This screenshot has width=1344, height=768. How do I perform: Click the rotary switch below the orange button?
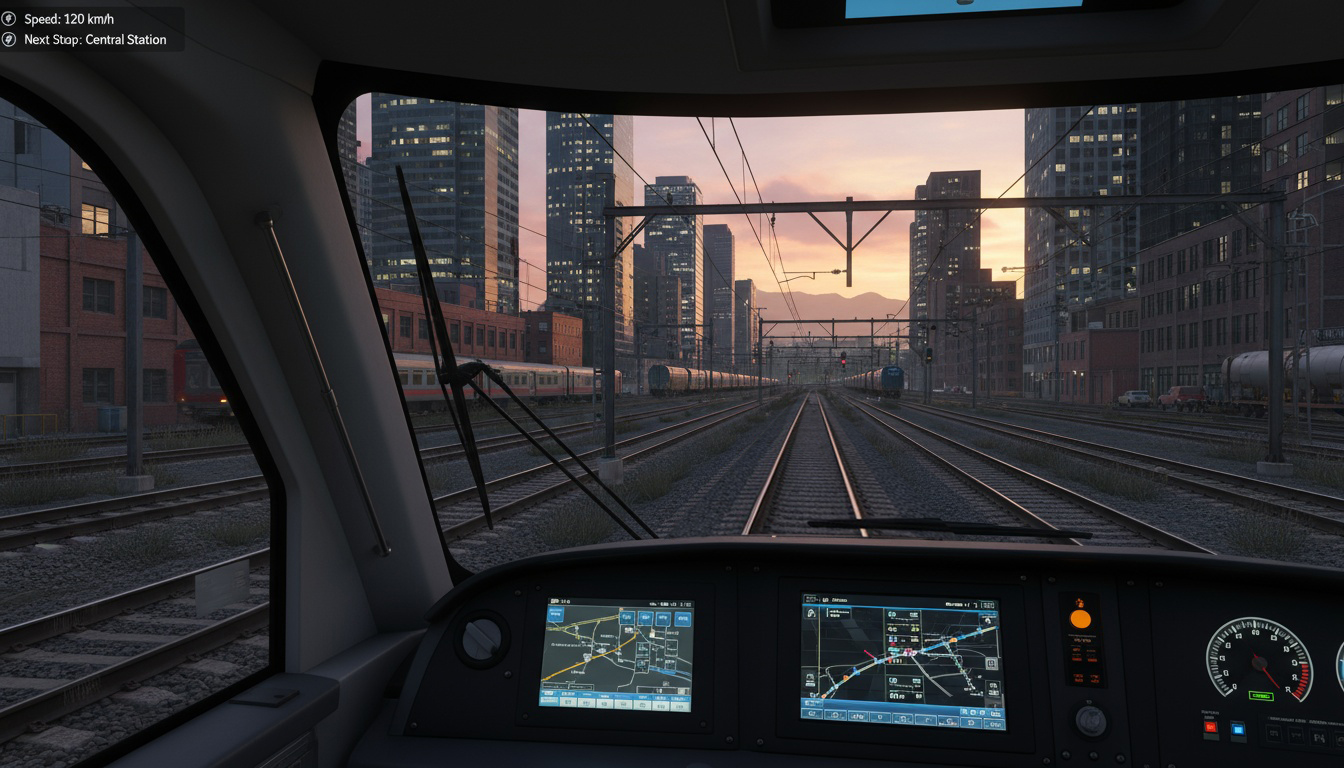(1089, 720)
